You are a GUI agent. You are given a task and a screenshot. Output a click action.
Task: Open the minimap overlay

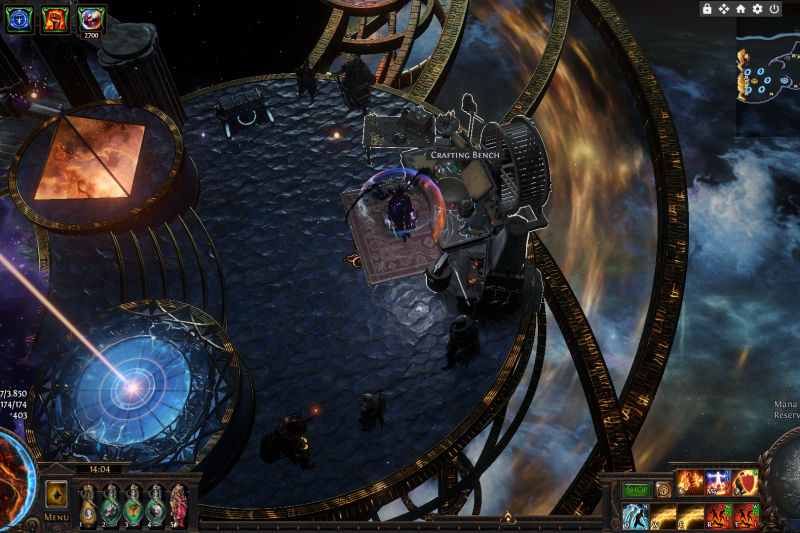click(768, 75)
